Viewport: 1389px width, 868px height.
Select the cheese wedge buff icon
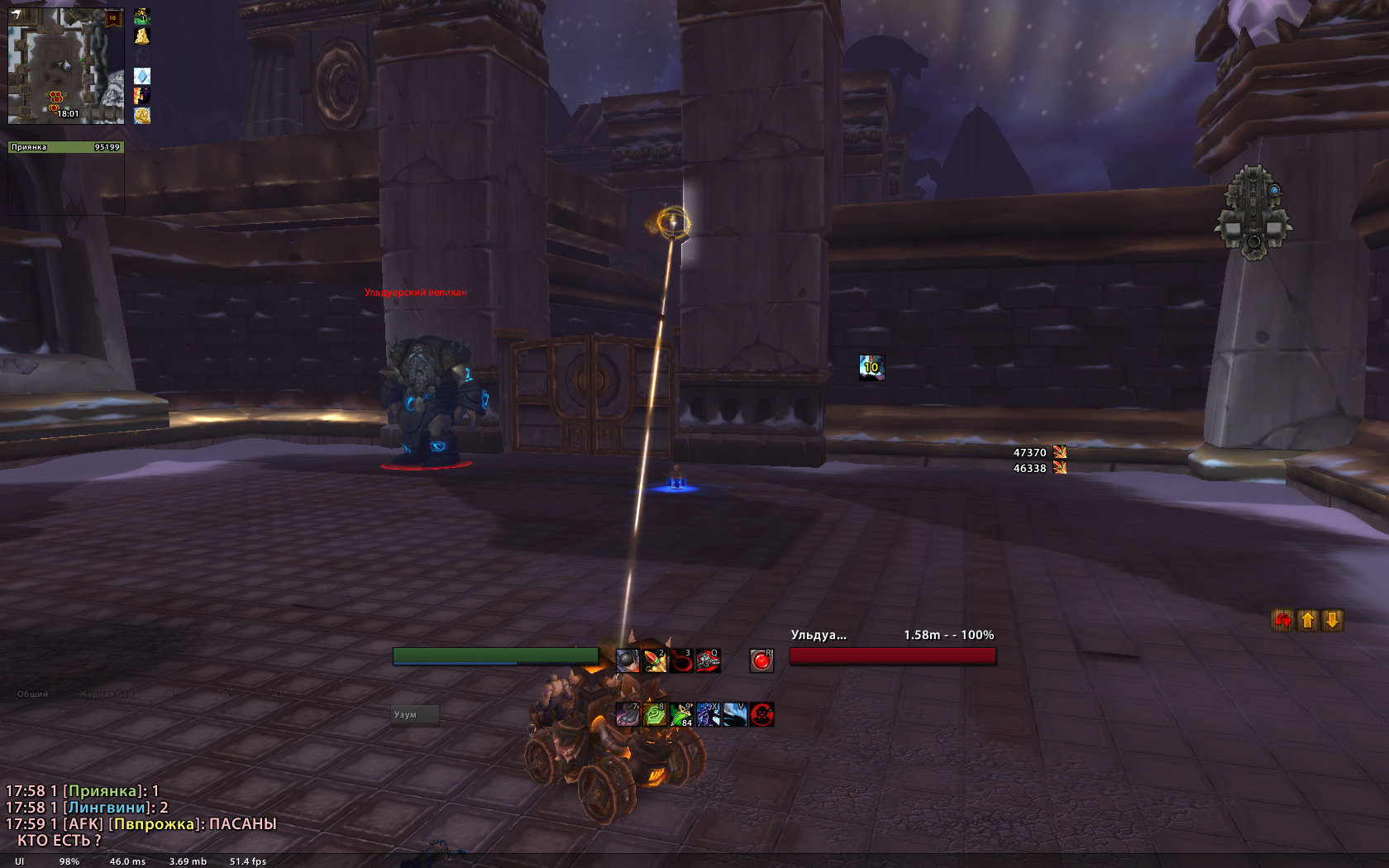pos(142,36)
